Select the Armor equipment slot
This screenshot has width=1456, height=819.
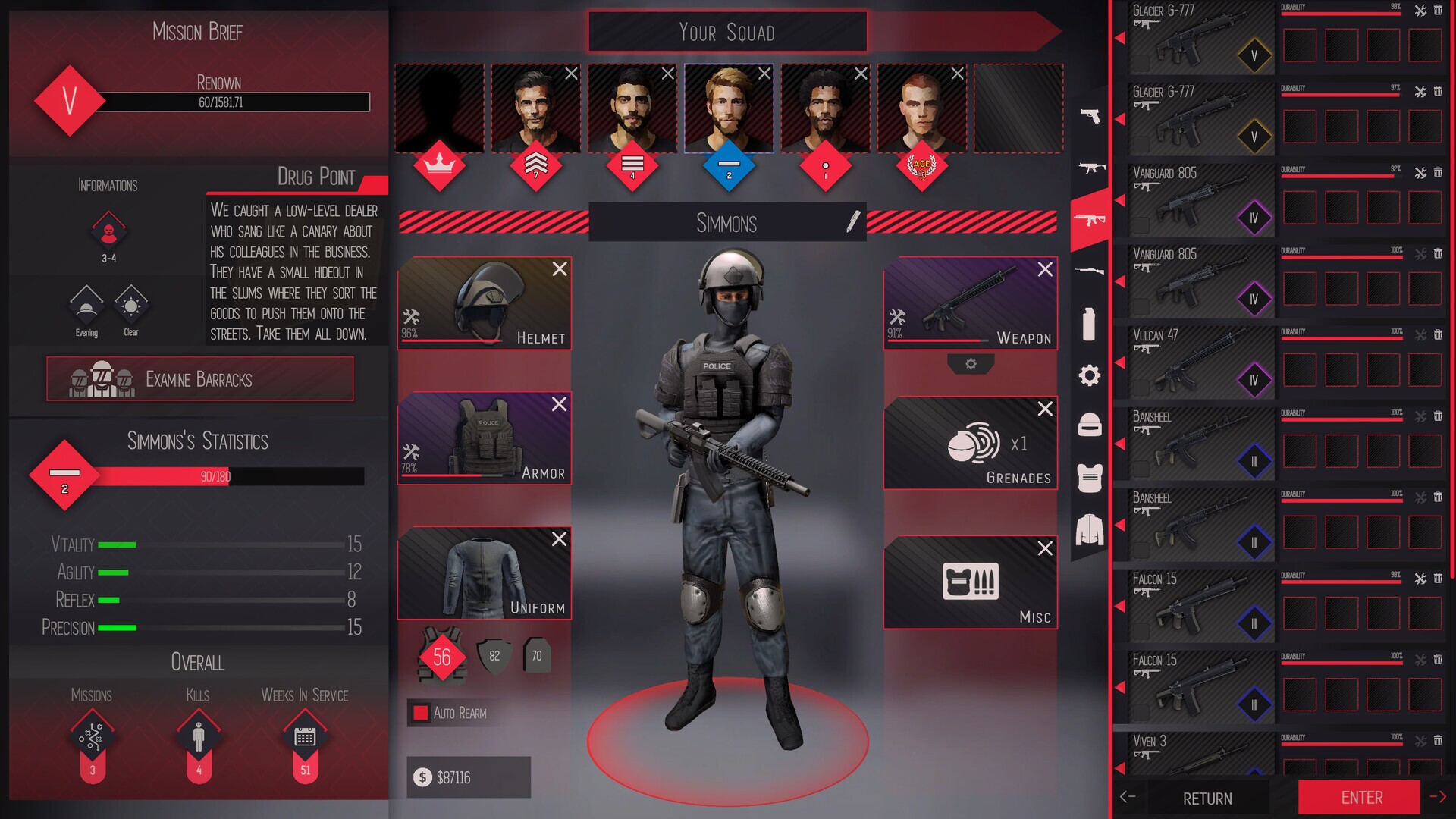pyautogui.click(x=484, y=438)
